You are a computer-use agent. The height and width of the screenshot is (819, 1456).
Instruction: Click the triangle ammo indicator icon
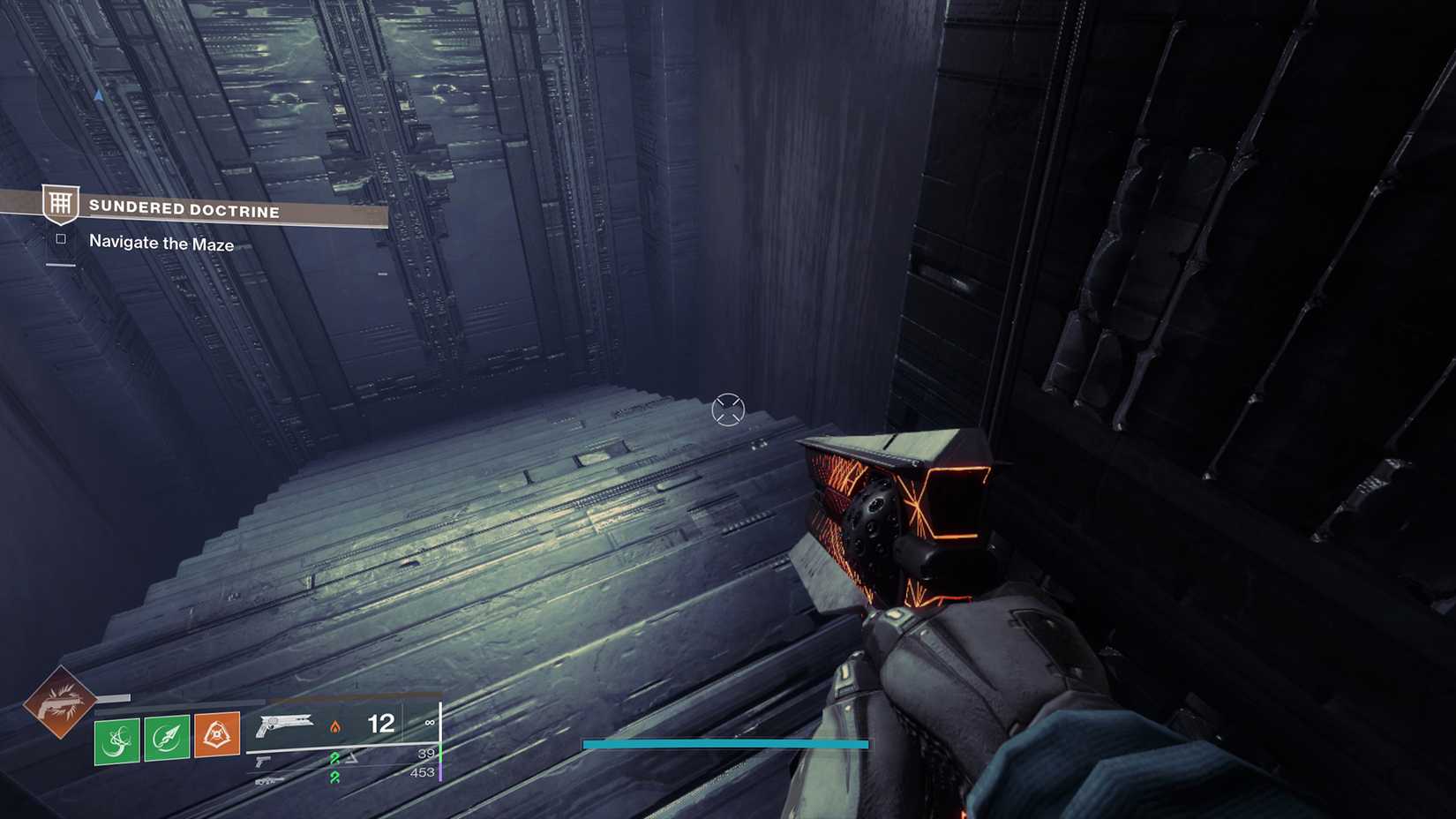click(350, 756)
